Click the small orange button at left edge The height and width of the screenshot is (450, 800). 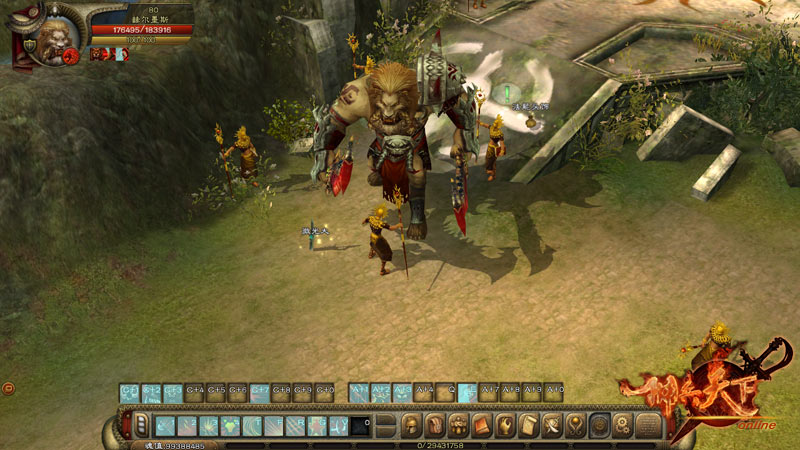point(8,388)
